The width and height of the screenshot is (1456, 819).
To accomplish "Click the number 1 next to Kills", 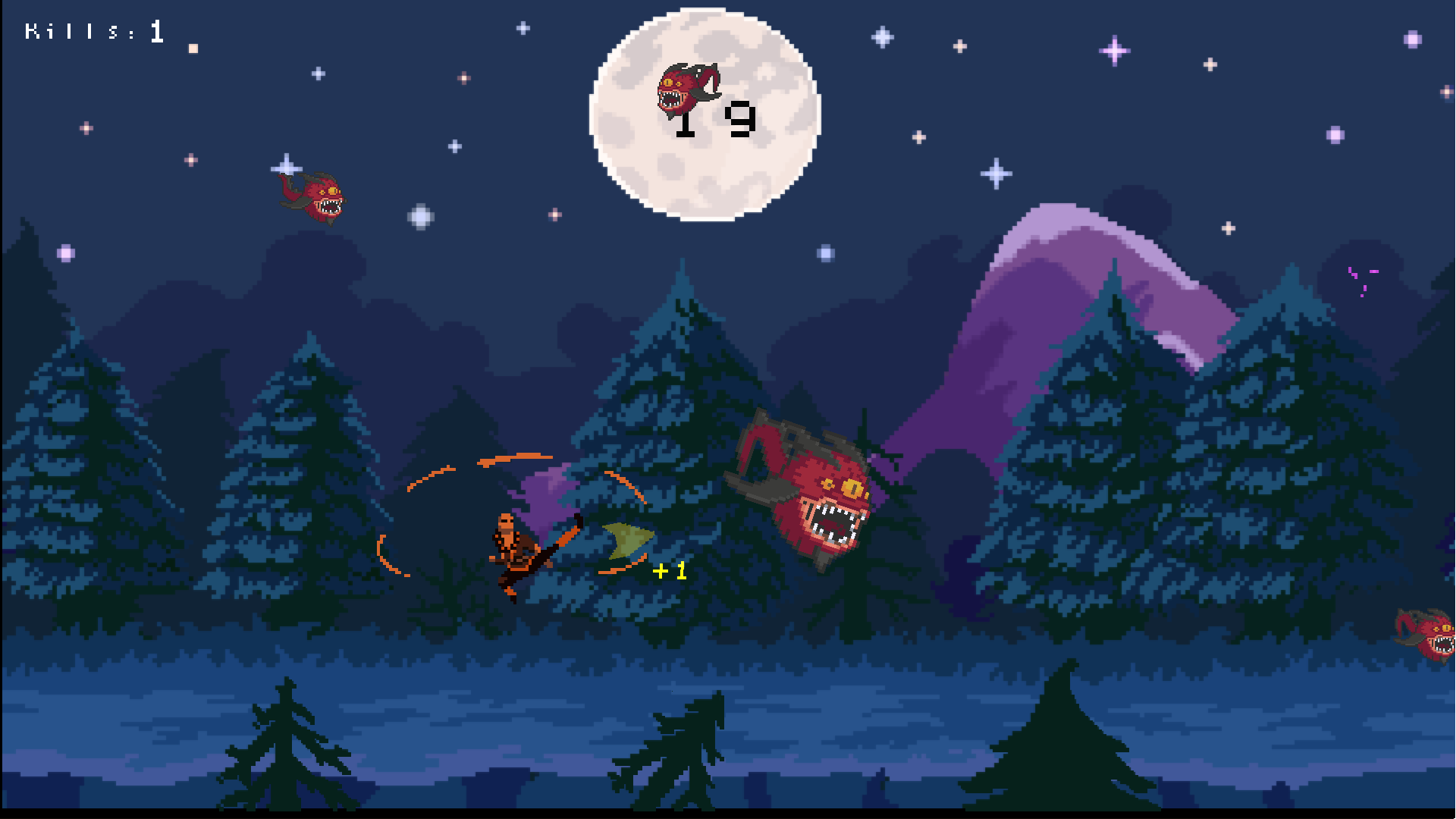I will pyautogui.click(x=155, y=29).
